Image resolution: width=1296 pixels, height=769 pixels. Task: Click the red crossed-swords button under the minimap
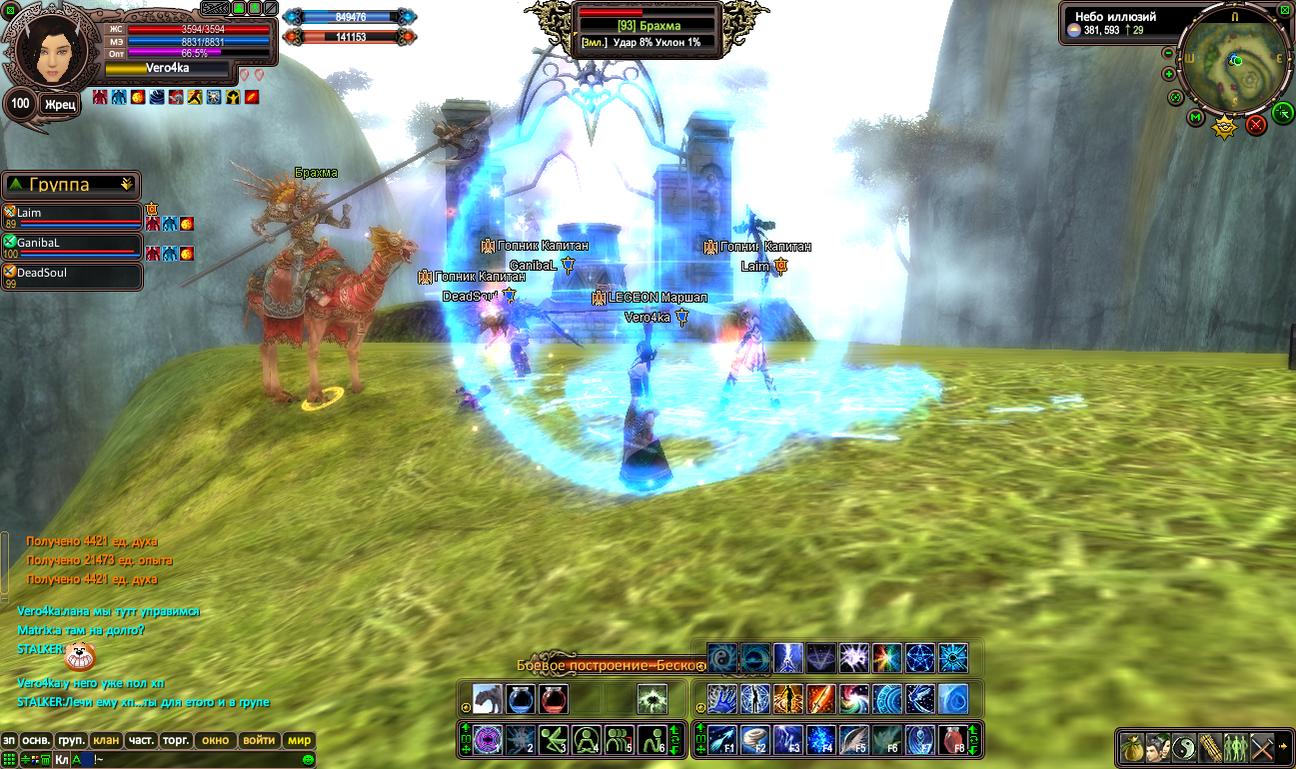click(1256, 124)
